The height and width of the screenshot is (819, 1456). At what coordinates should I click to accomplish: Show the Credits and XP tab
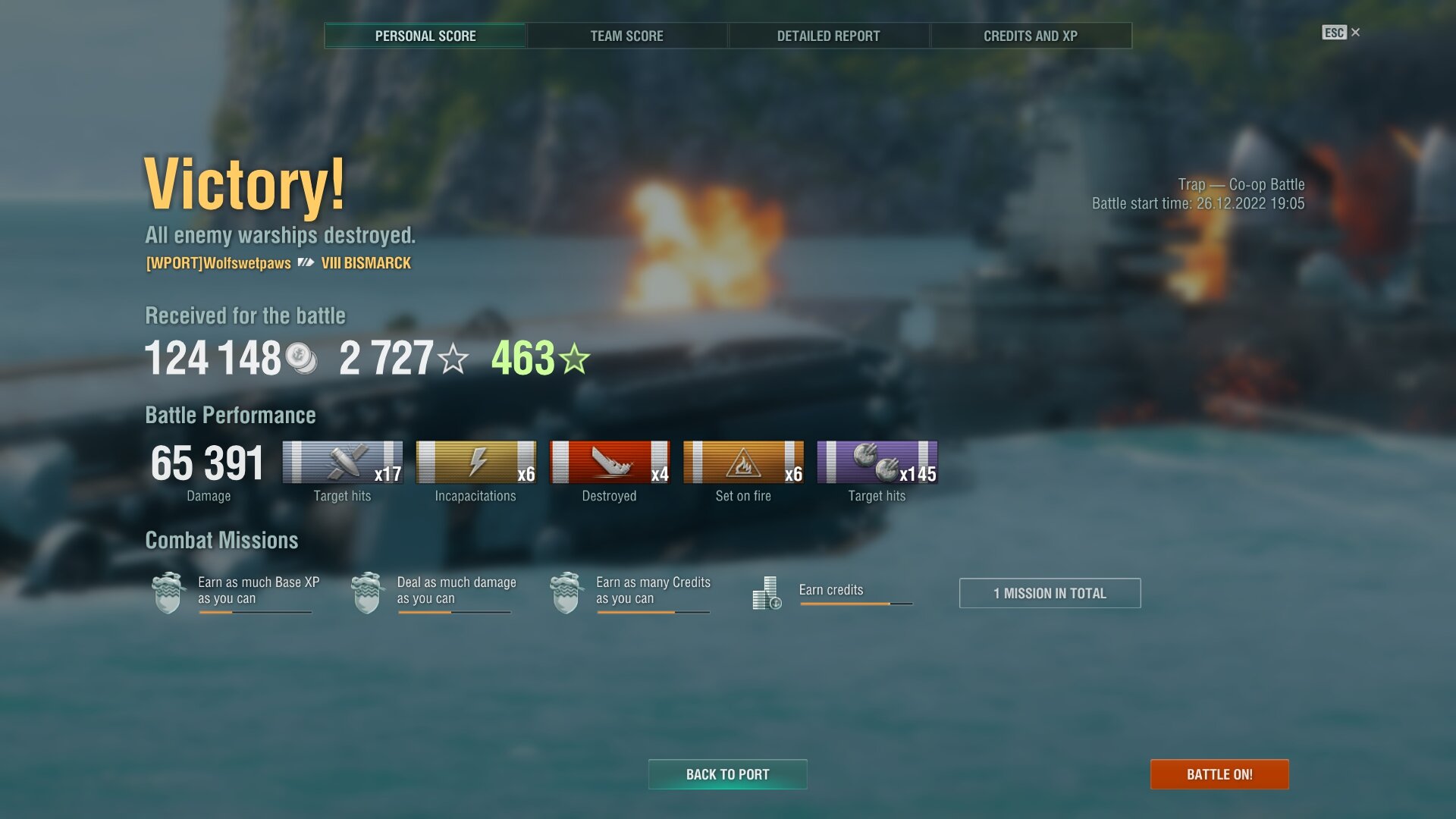pyautogui.click(x=1030, y=36)
